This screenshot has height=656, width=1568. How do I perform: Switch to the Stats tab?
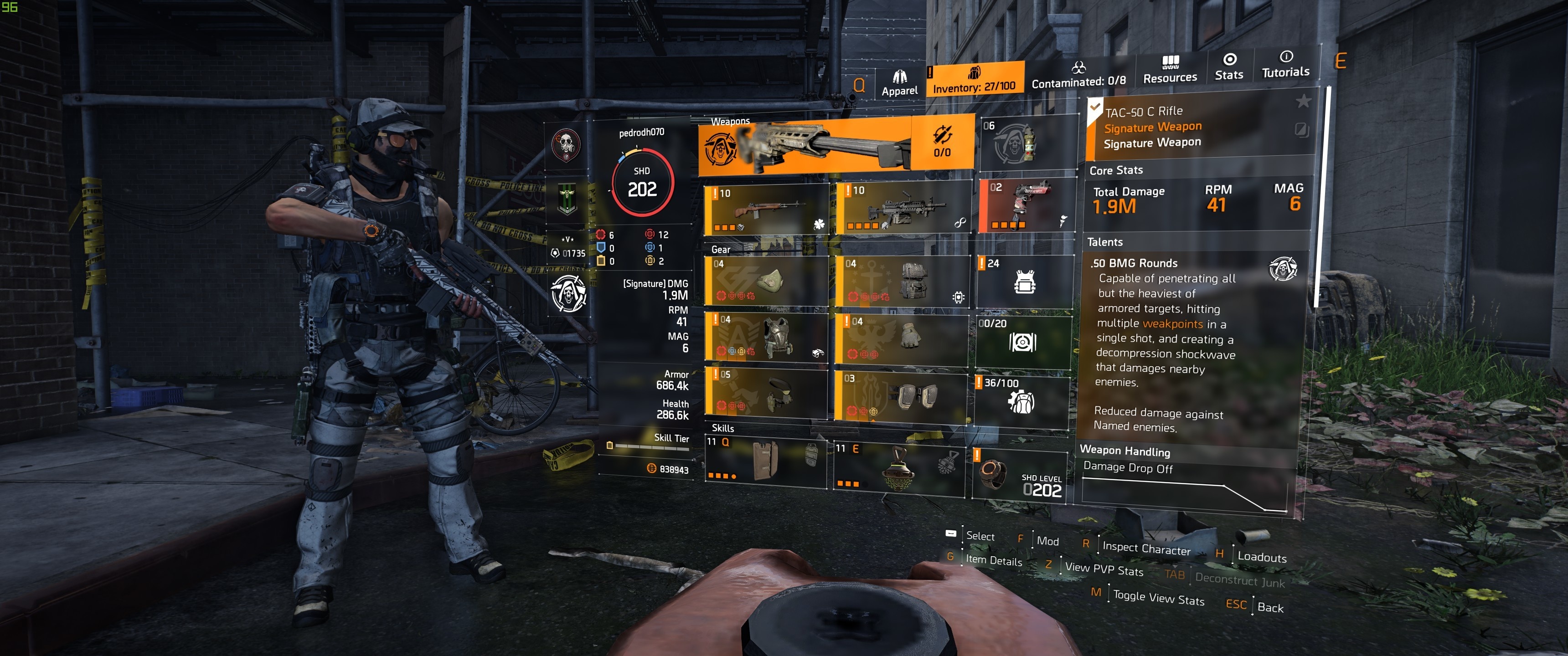click(1229, 67)
